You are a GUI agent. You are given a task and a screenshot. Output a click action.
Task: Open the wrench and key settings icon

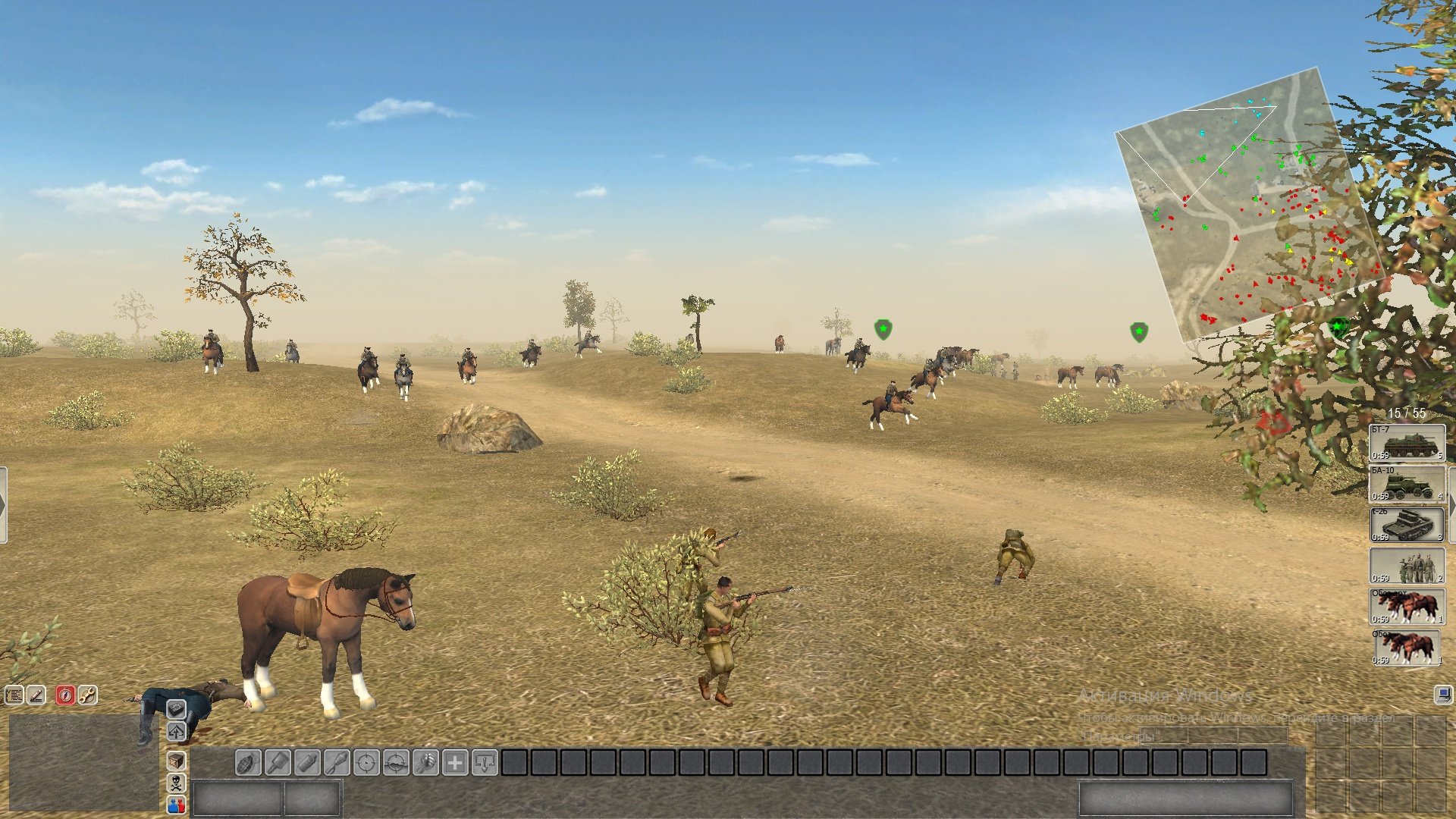pos(87,695)
